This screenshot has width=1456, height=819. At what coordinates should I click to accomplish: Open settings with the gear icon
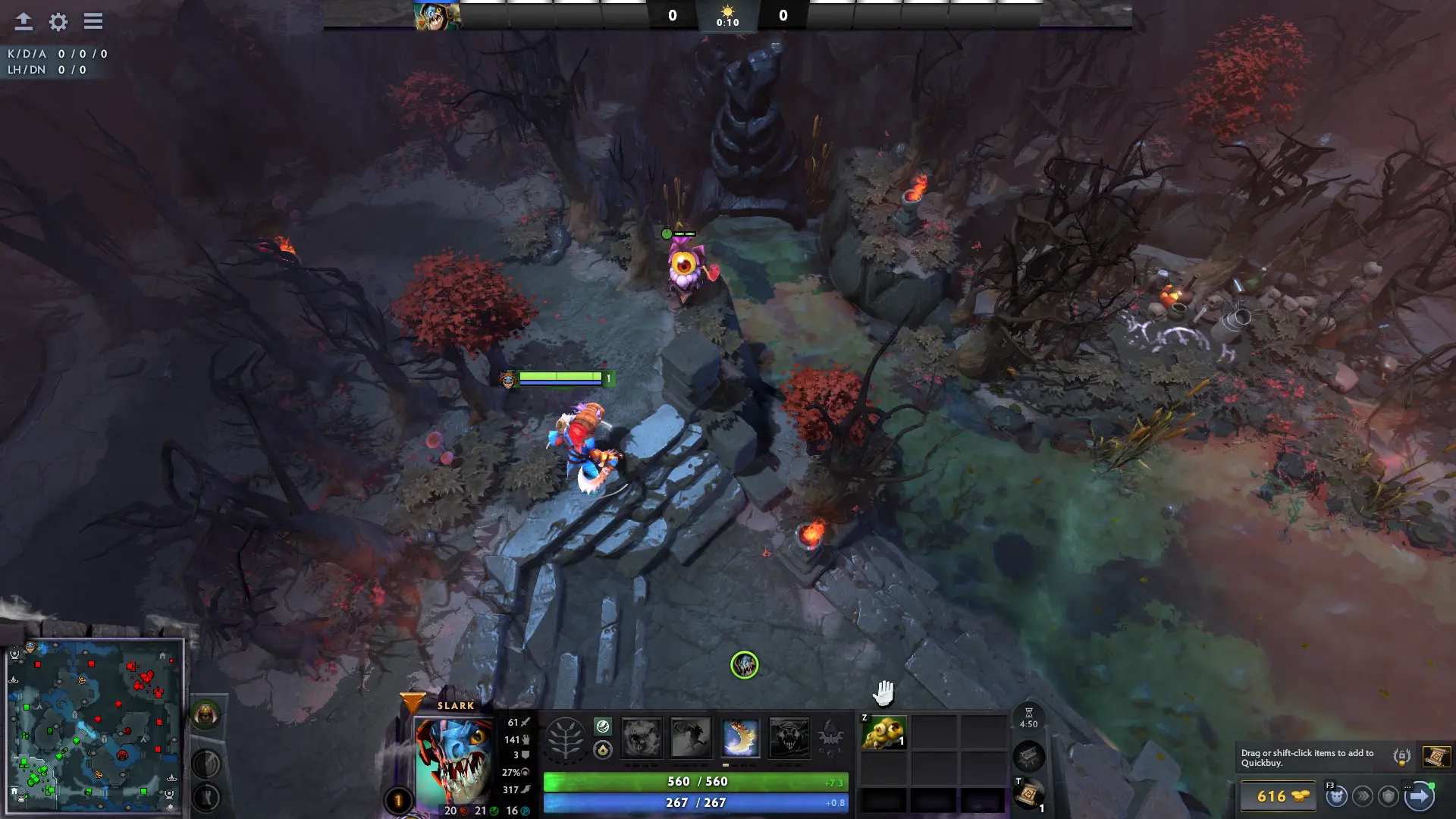(x=58, y=22)
